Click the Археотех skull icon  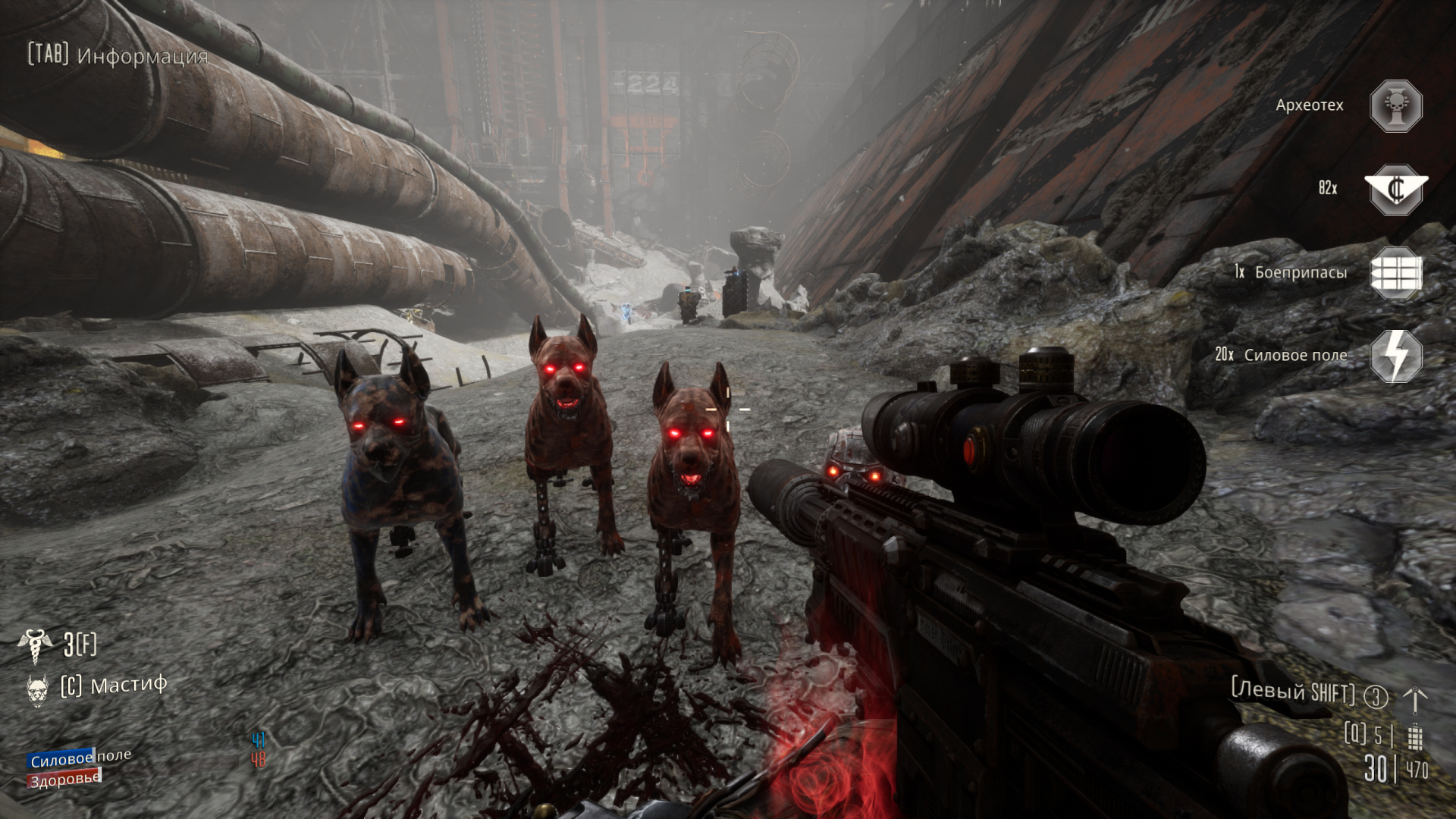(1395, 106)
